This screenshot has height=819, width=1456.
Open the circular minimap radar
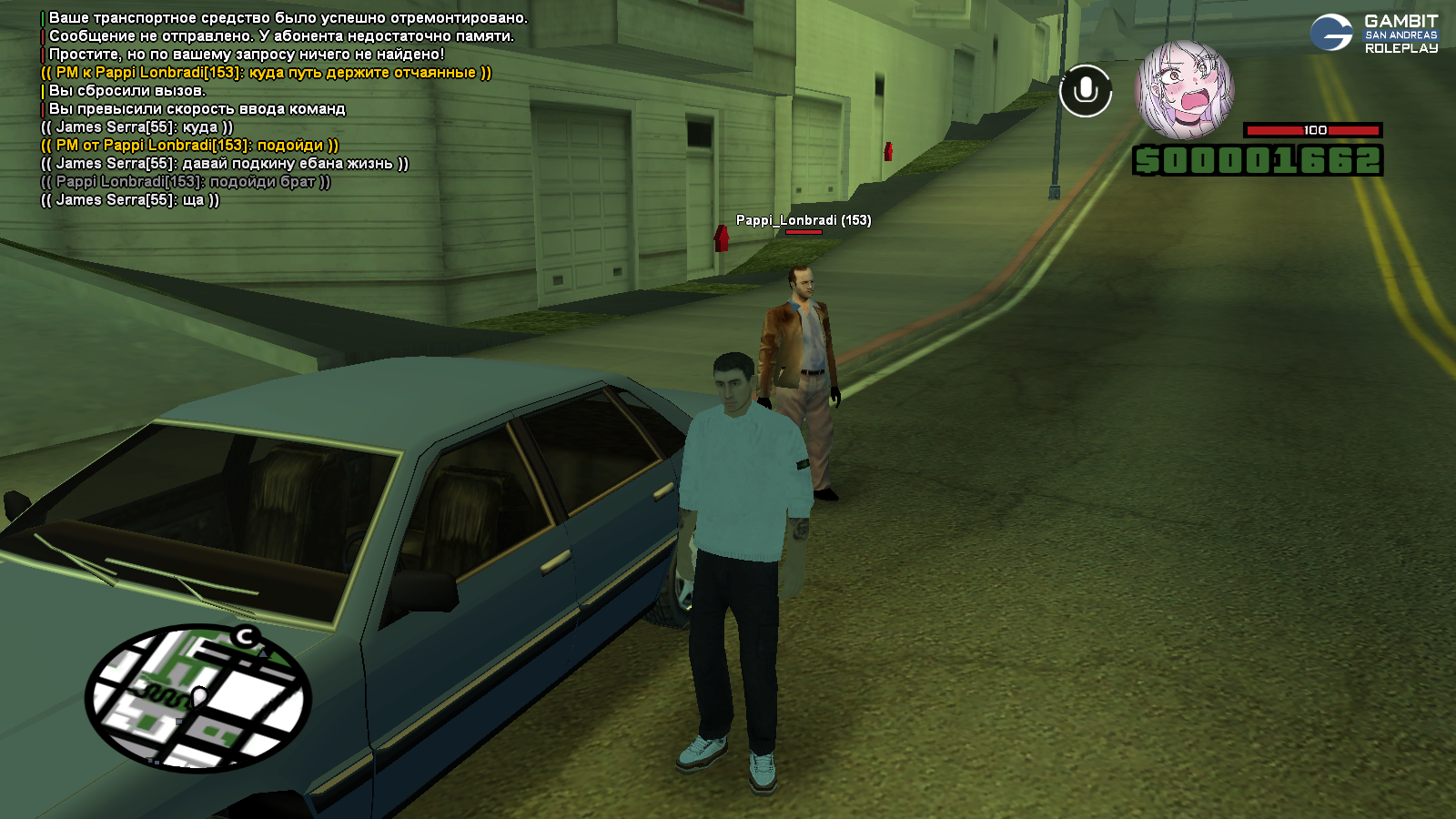click(198, 697)
